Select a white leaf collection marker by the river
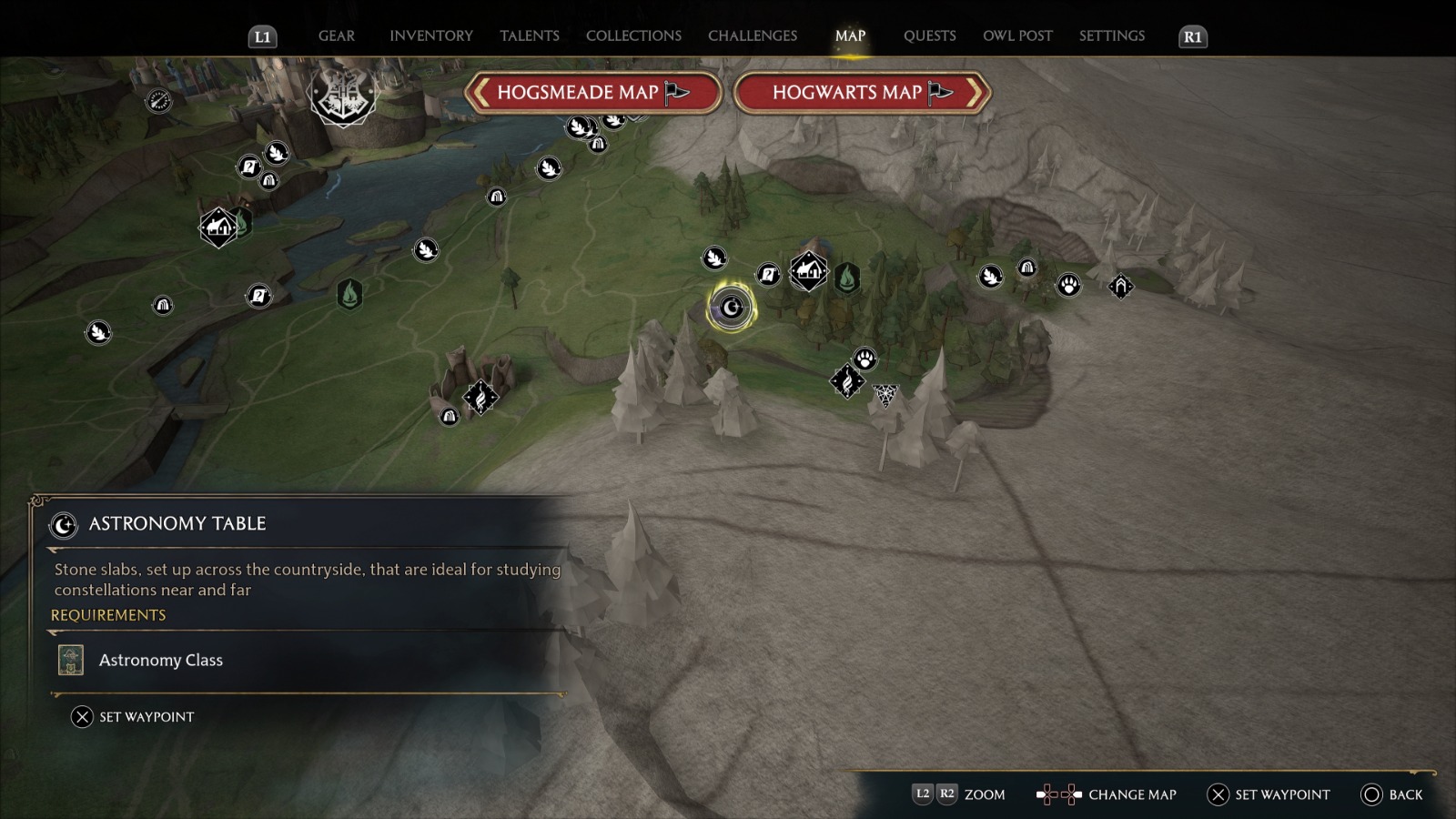The width and height of the screenshot is (1456, 819). click(427, 251)
